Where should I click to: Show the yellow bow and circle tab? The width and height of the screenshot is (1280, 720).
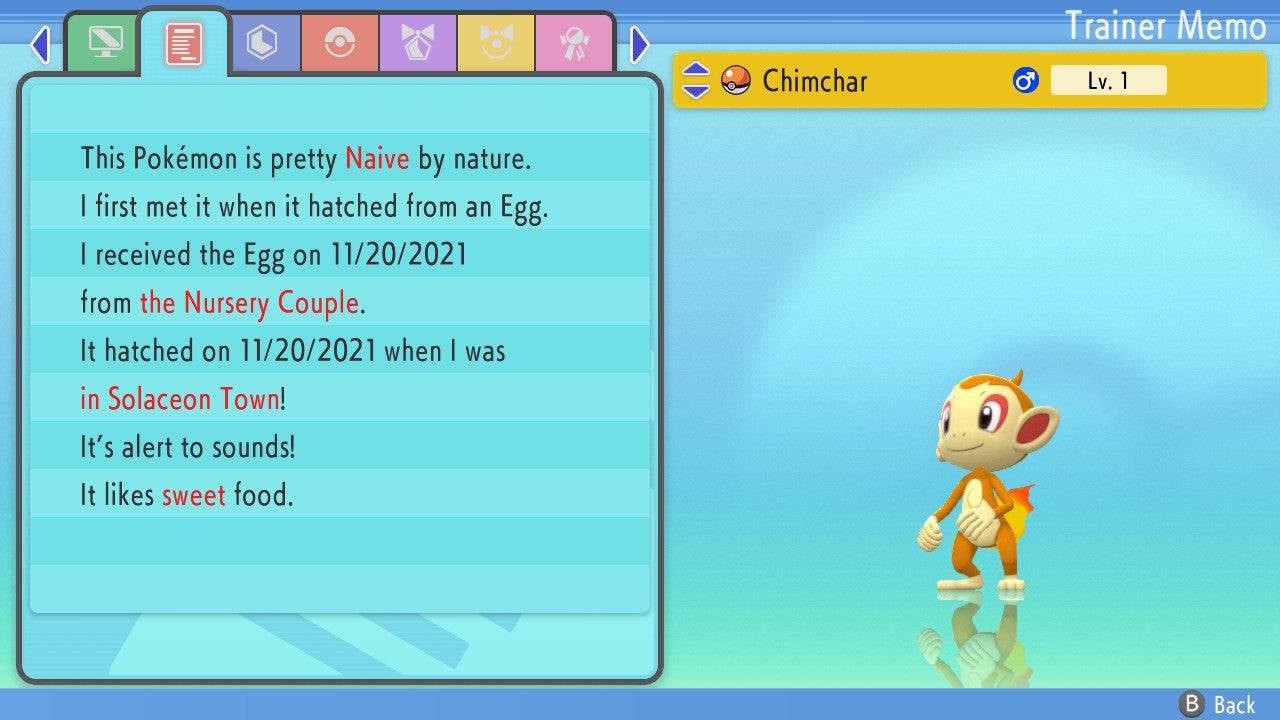click(496, 43)
